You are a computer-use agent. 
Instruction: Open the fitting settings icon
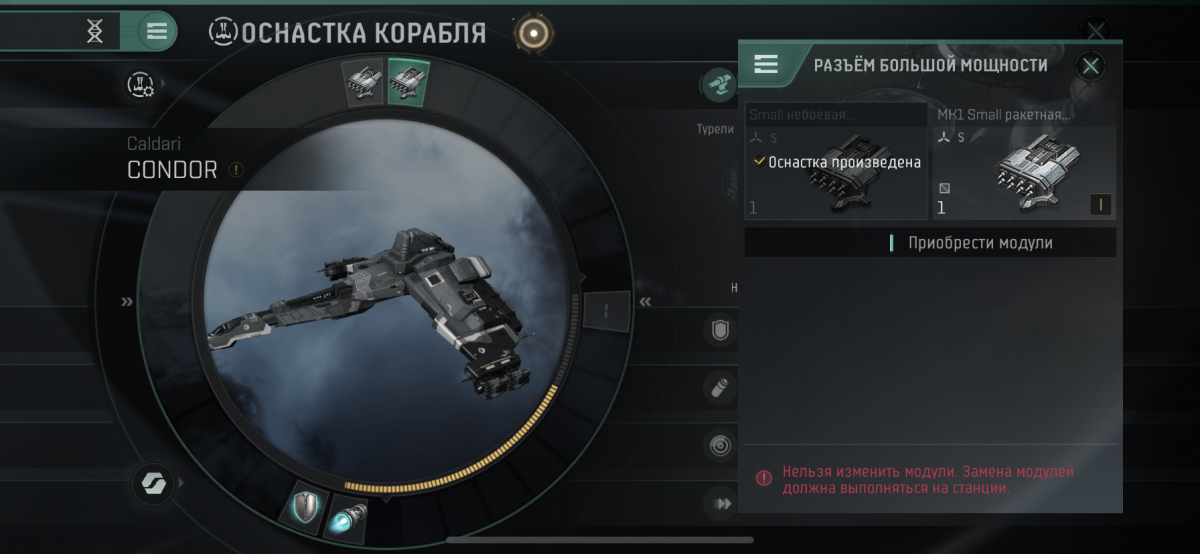[x=141, y=86]
